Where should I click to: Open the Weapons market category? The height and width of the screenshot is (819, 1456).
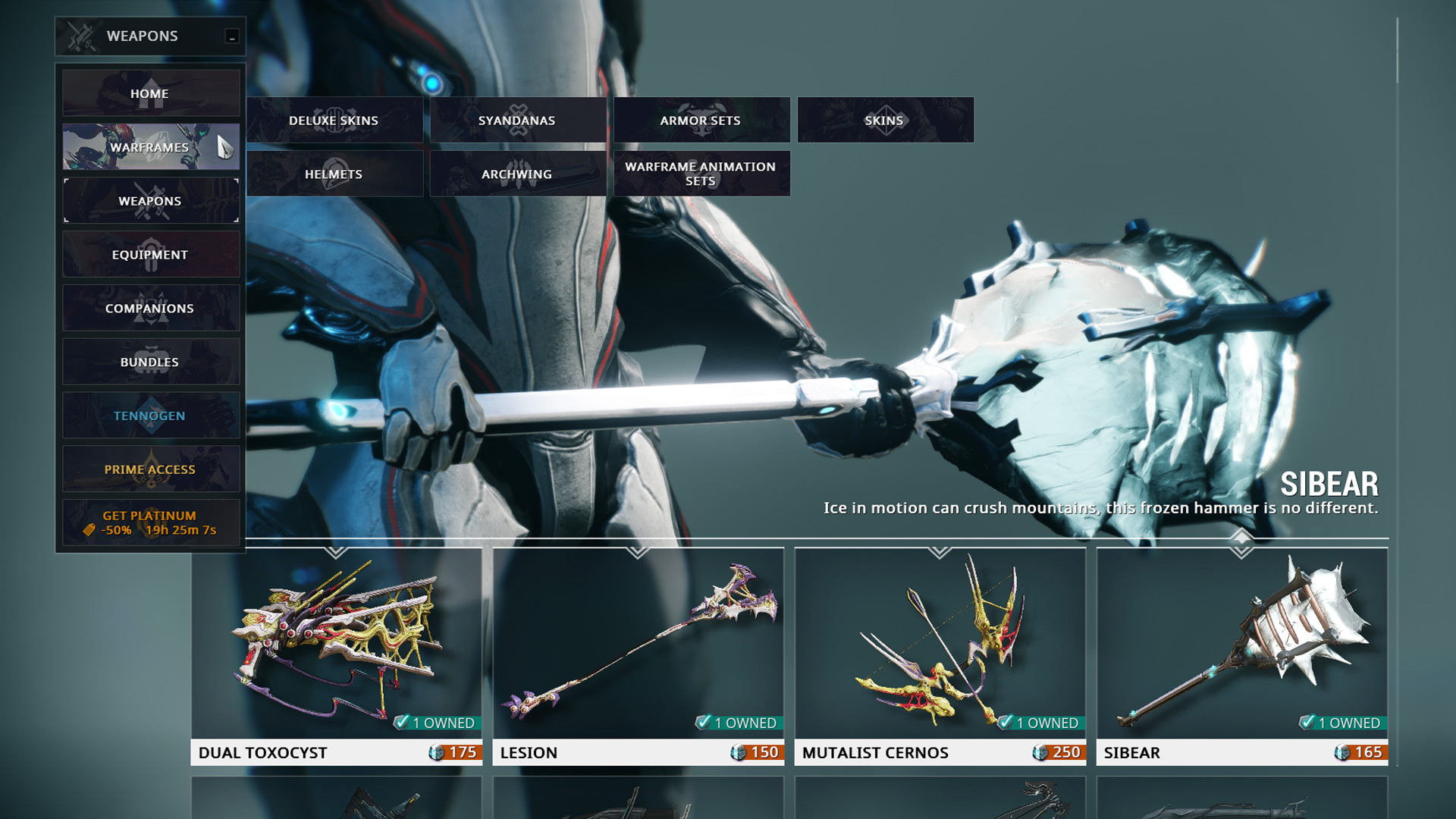click(x=150, y=201)
